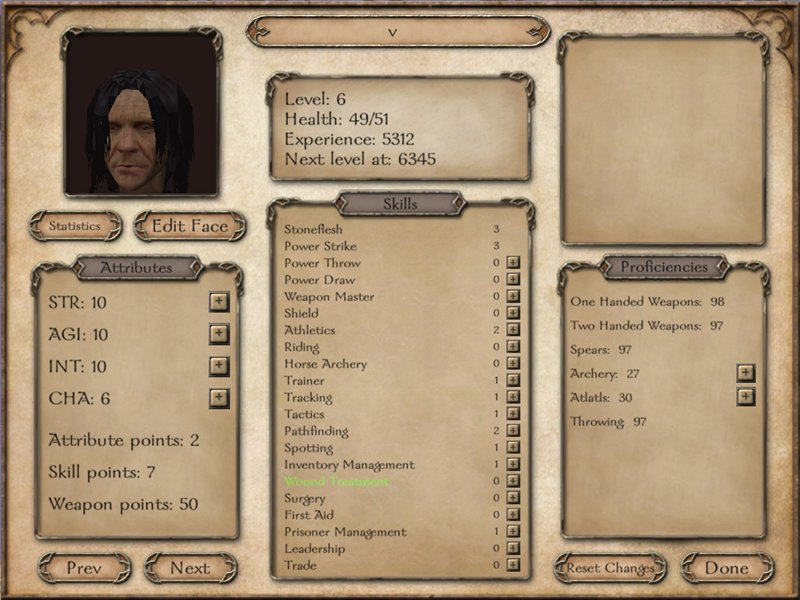Increase the Leadership skill
800x600 pixels.
pos(513,549)
